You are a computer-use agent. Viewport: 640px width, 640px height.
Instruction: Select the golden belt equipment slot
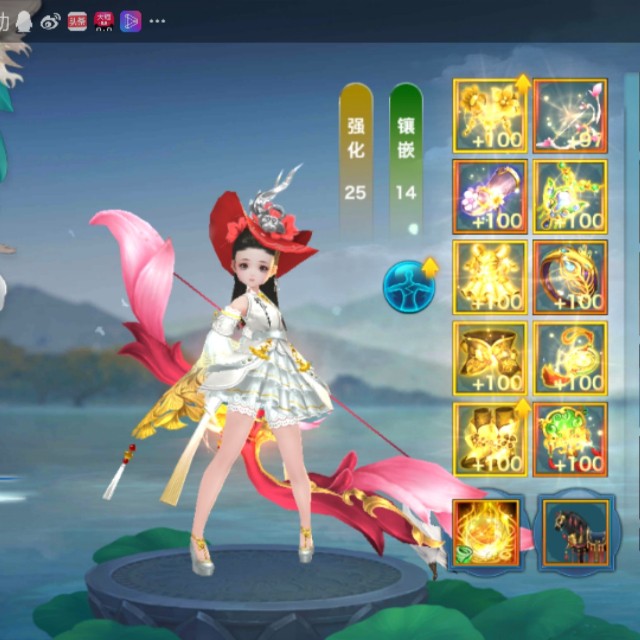[490, 357]
